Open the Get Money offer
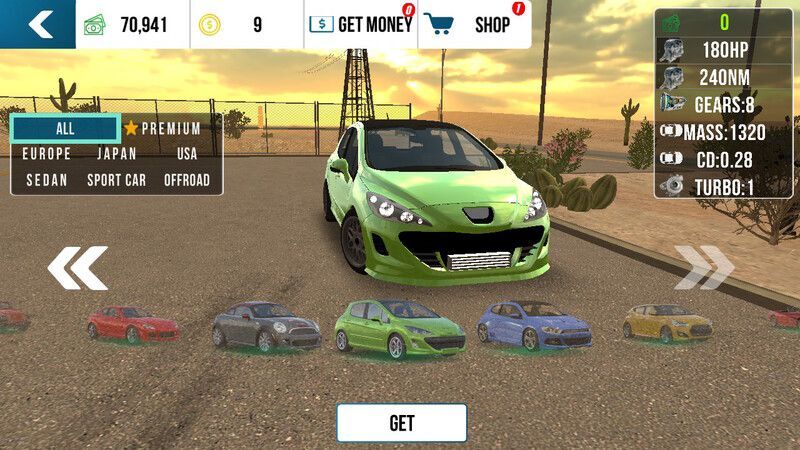Viewport: 800px width, 450px height. [x=360, y=25]
